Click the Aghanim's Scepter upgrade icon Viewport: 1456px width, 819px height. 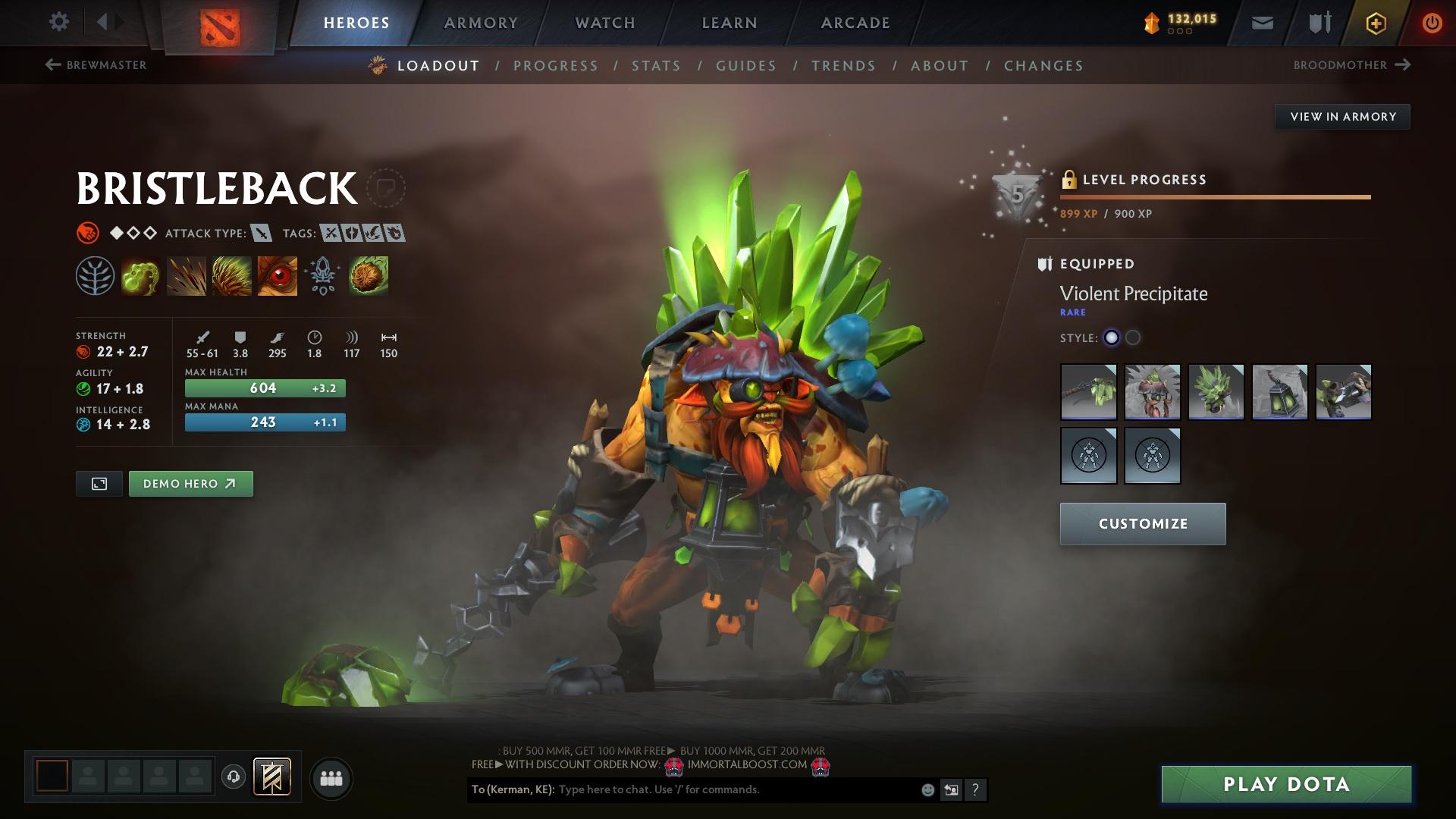pyautogui.click(x=322, y=276)
